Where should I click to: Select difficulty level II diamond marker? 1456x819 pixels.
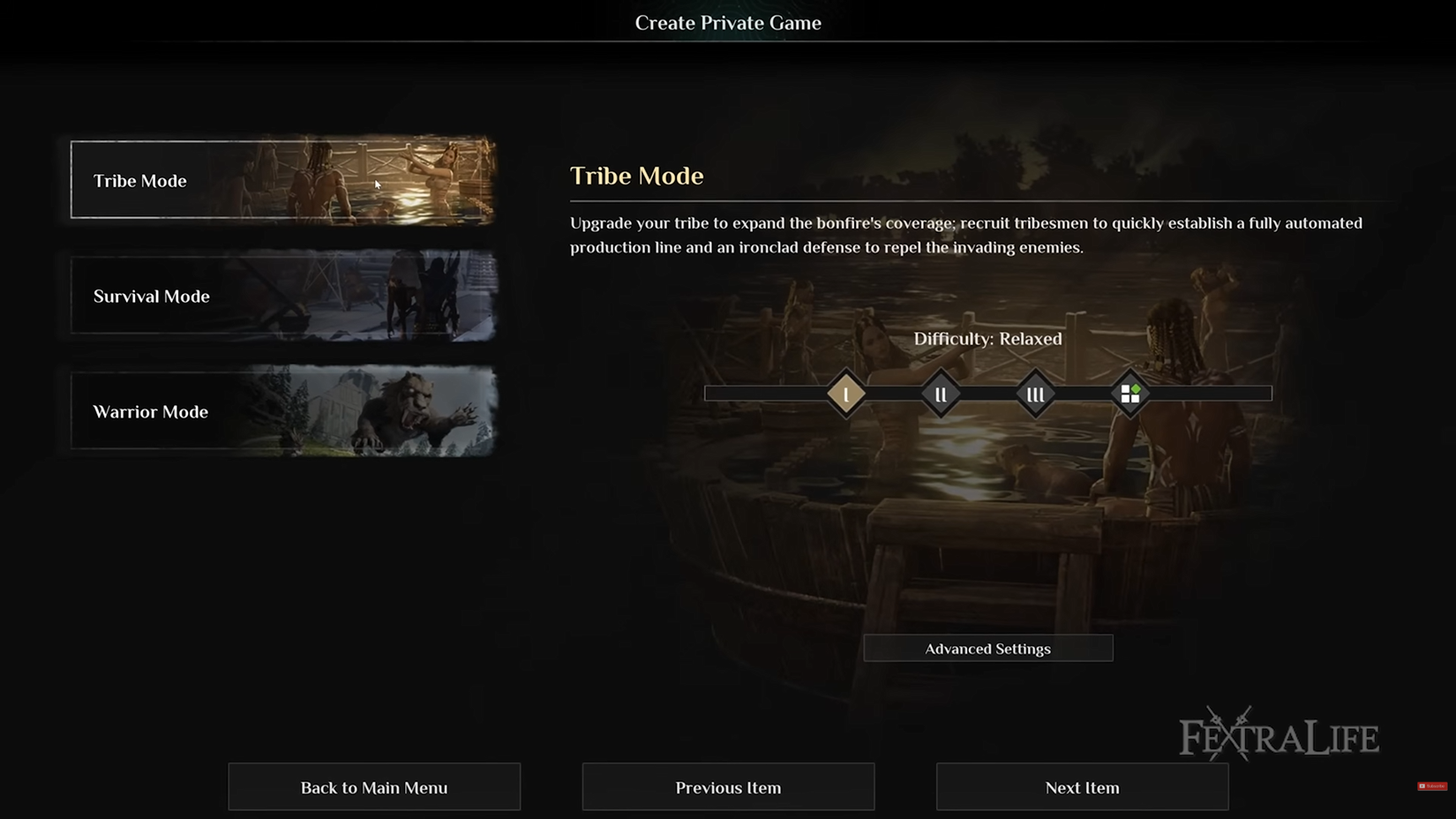tap(941, 394)
